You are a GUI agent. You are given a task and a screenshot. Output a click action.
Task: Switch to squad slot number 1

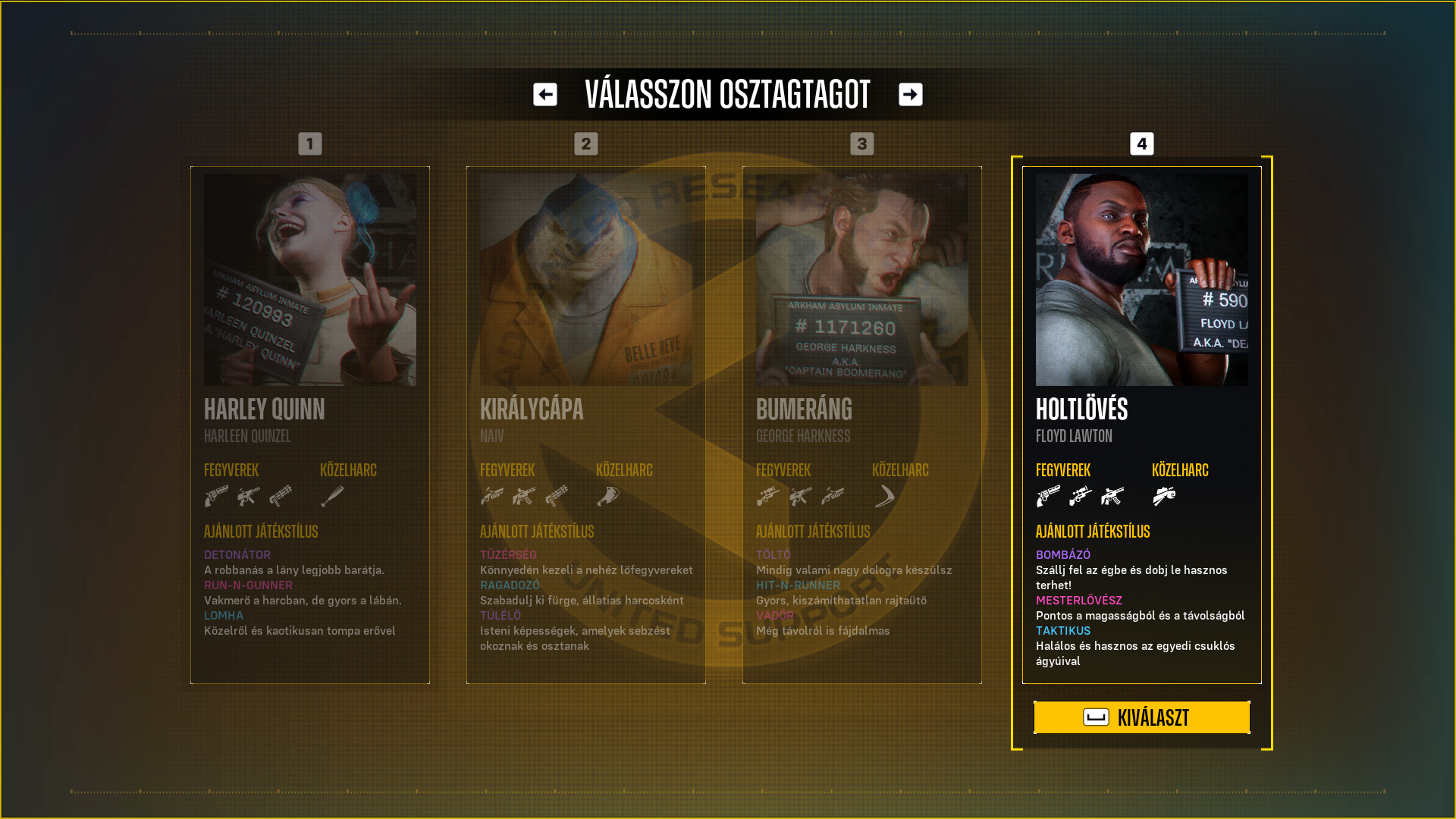tap(310, 144)
